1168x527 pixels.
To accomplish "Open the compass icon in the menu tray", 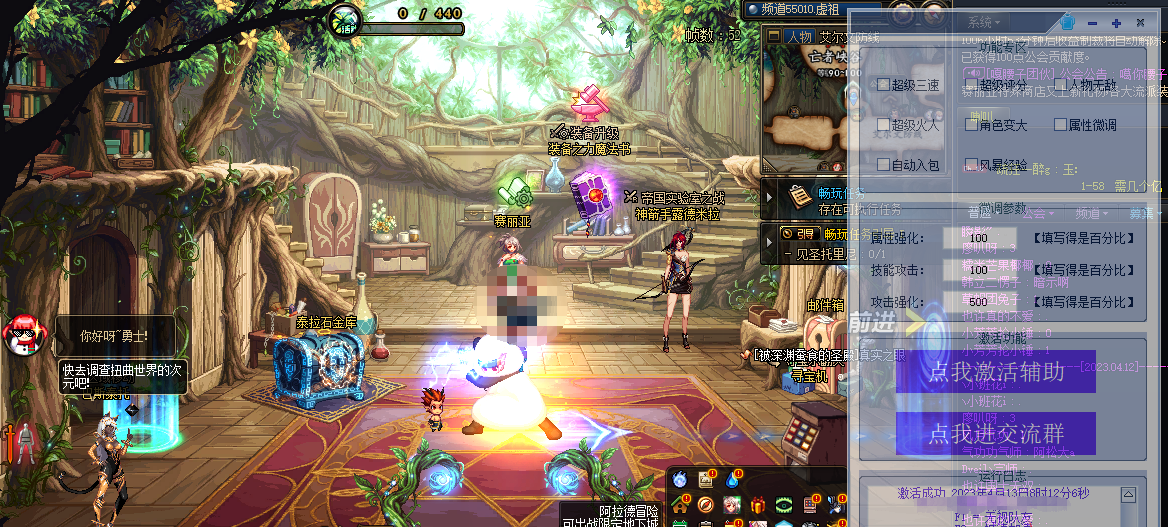I will coord(706,504).
